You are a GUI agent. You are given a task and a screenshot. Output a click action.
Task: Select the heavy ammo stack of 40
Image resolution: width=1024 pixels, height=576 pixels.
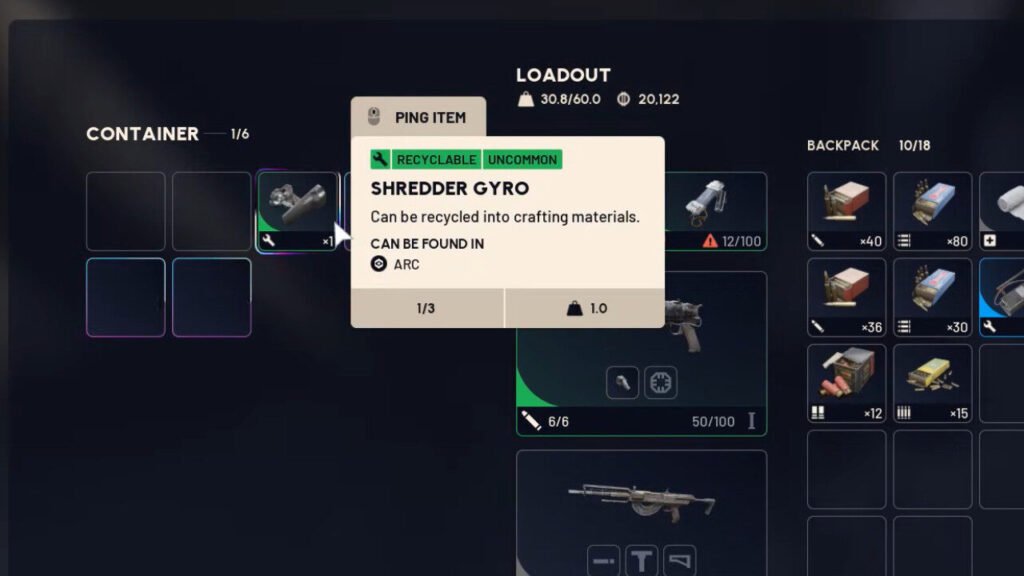pos(846,211)
